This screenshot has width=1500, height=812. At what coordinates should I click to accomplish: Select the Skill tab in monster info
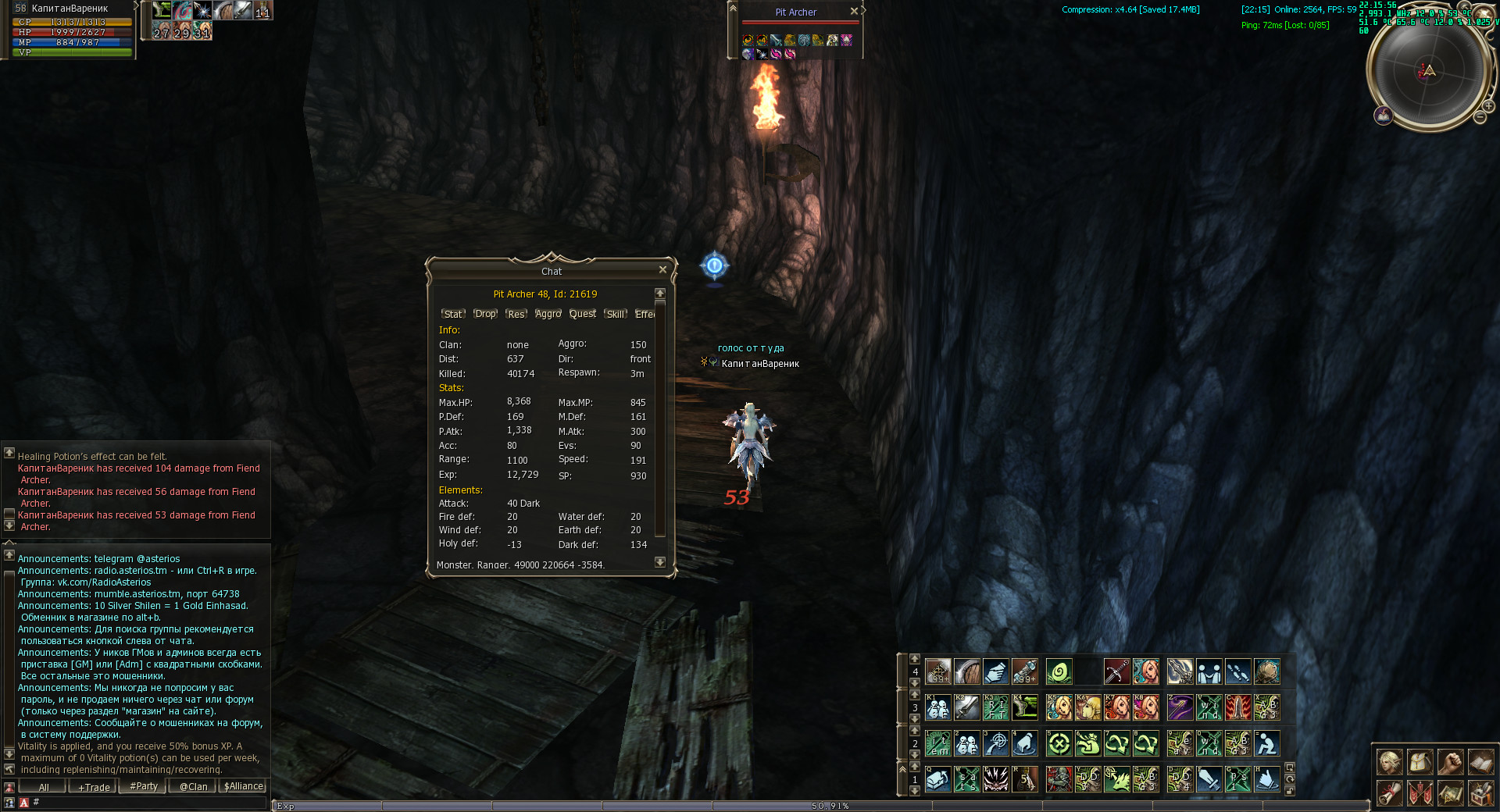(616, 314)
